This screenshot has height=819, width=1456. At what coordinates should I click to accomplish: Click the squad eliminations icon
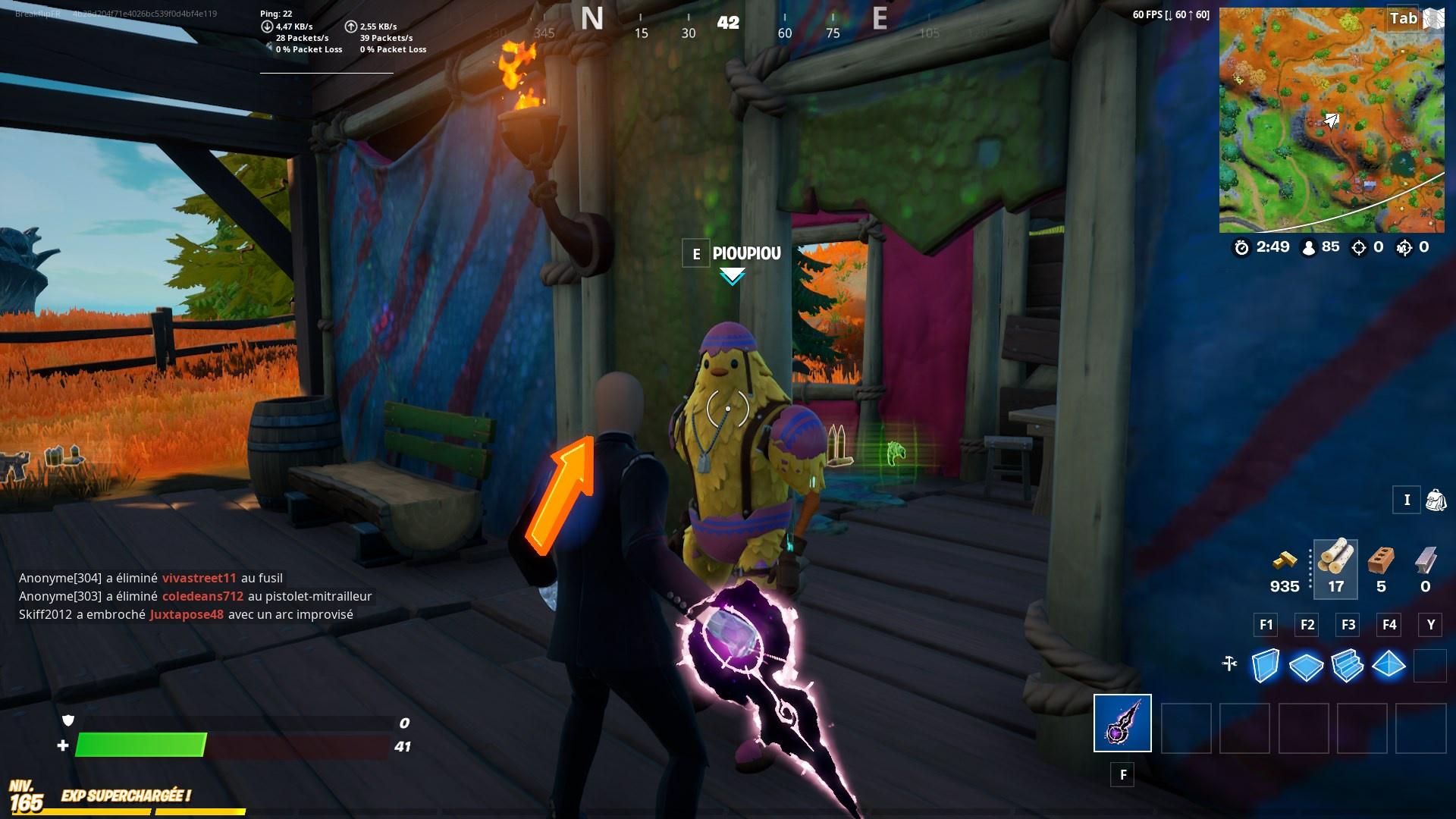(1404, 247)
